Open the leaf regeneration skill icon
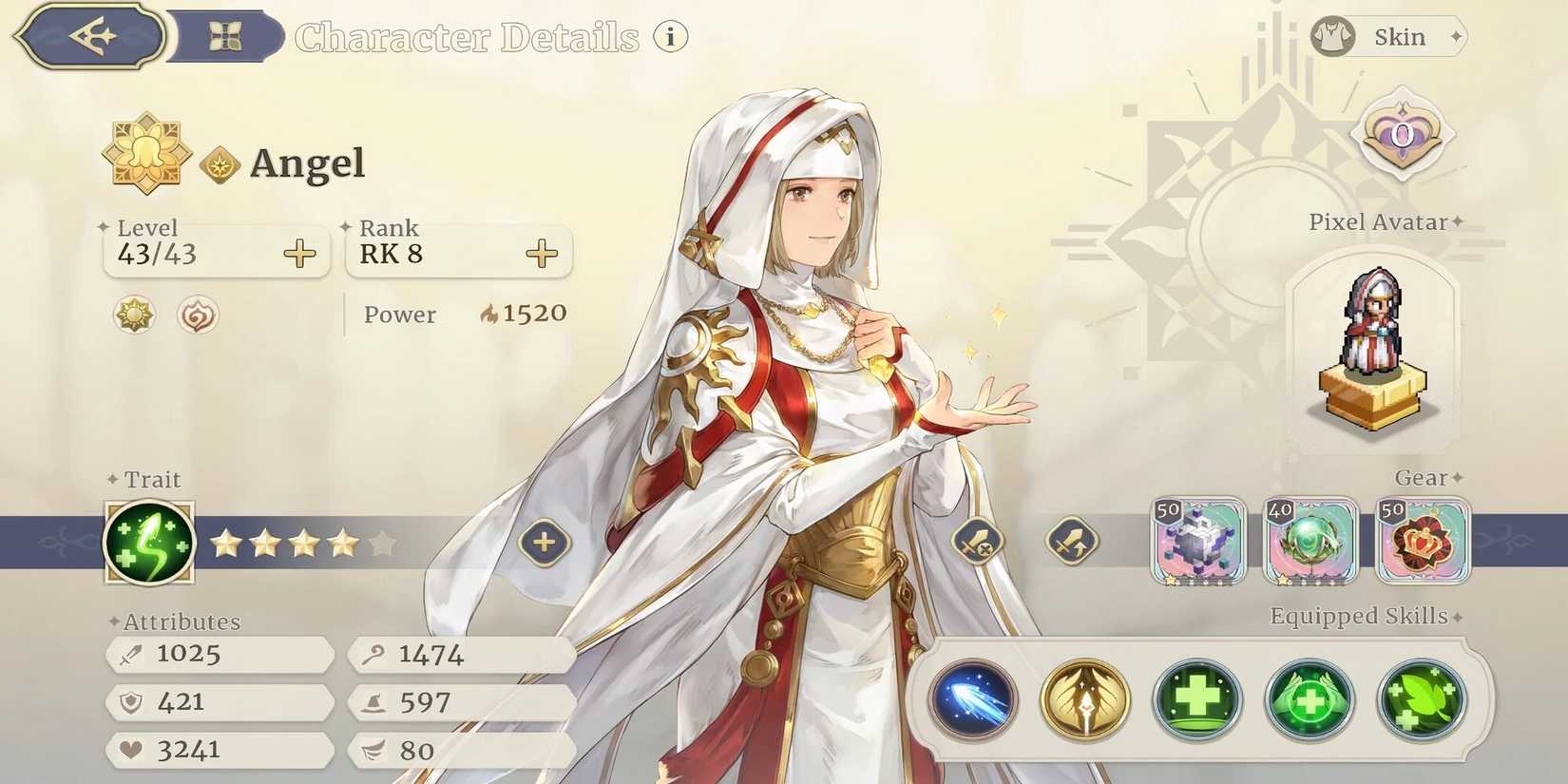Image resolution: width=1568 pixels, height=784 pixels. point(1422,701)
